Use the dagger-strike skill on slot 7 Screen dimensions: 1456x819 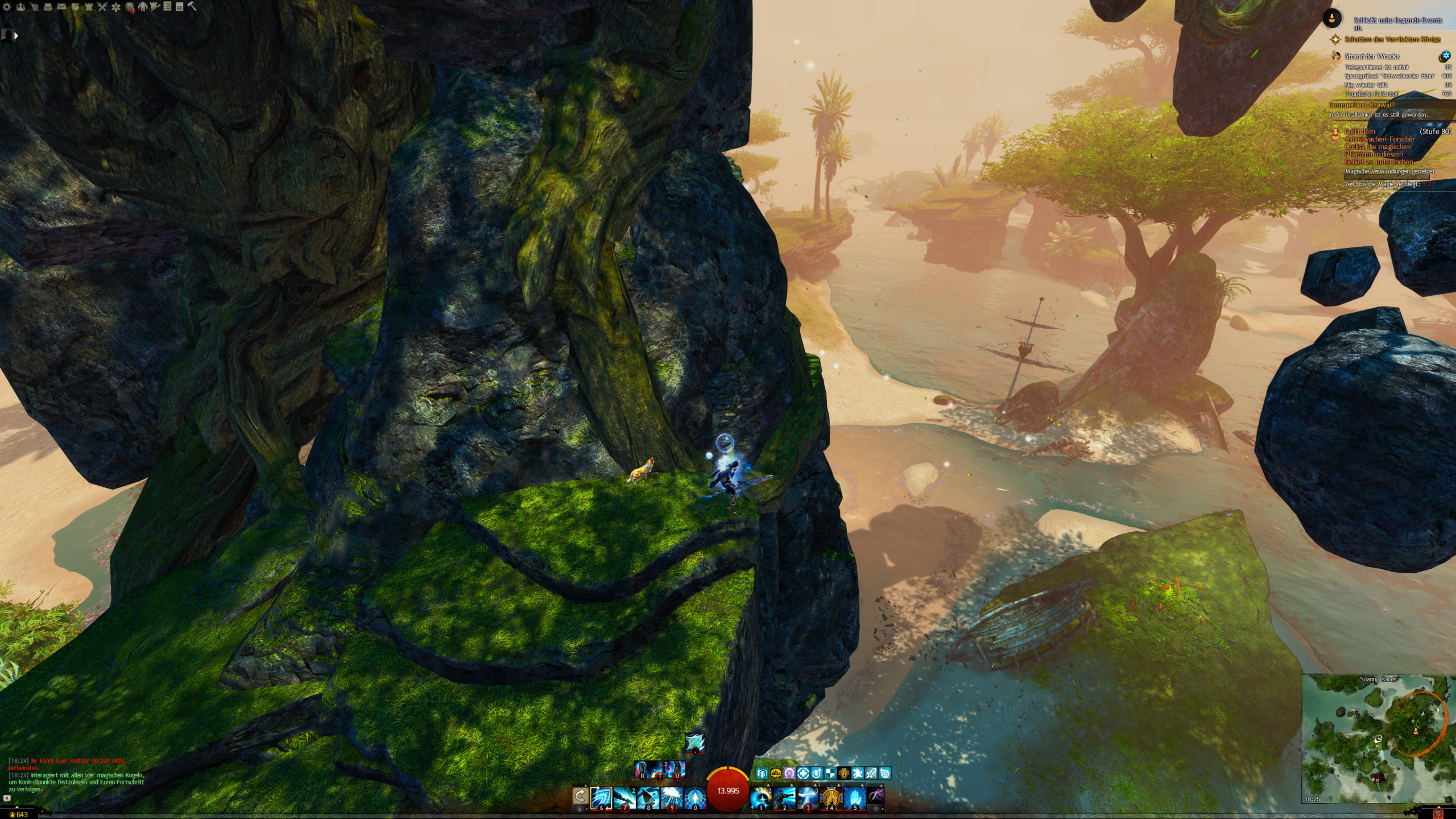(624, 798)
